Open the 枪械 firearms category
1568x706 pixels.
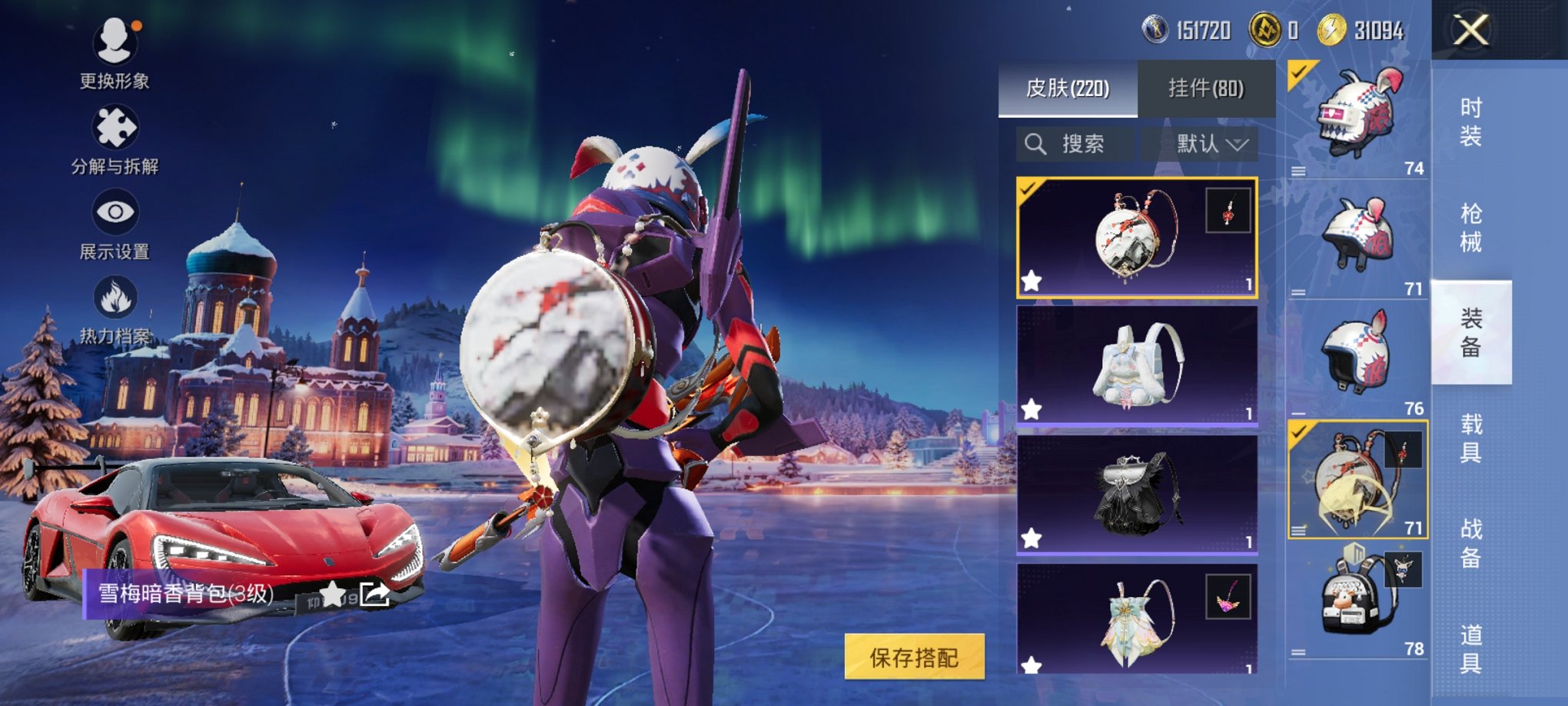coord(1470,227)
